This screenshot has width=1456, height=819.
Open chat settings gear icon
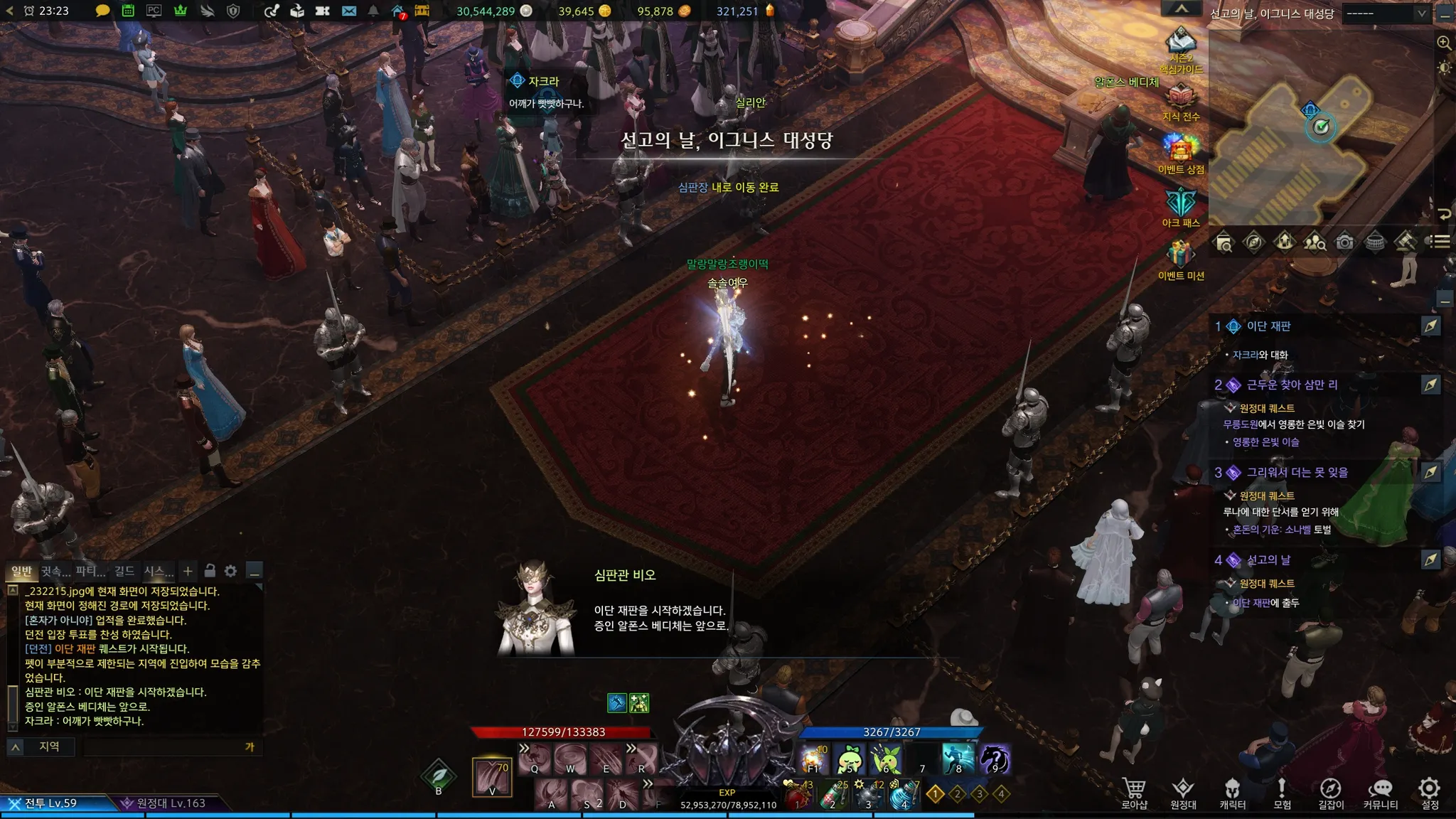230,571
